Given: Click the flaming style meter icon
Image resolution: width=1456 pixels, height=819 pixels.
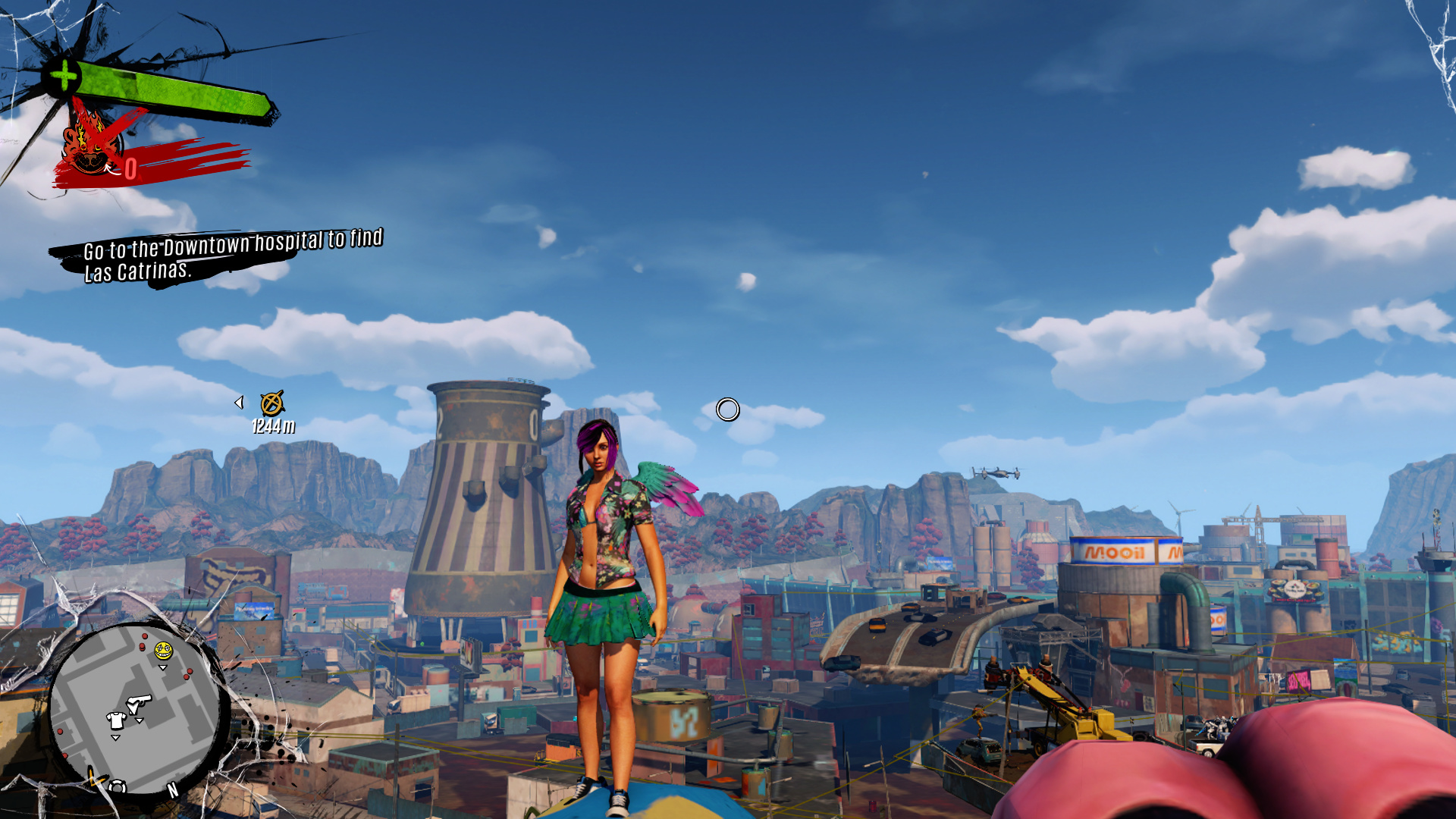Looking at the screenshot, I should pos(91,144).
